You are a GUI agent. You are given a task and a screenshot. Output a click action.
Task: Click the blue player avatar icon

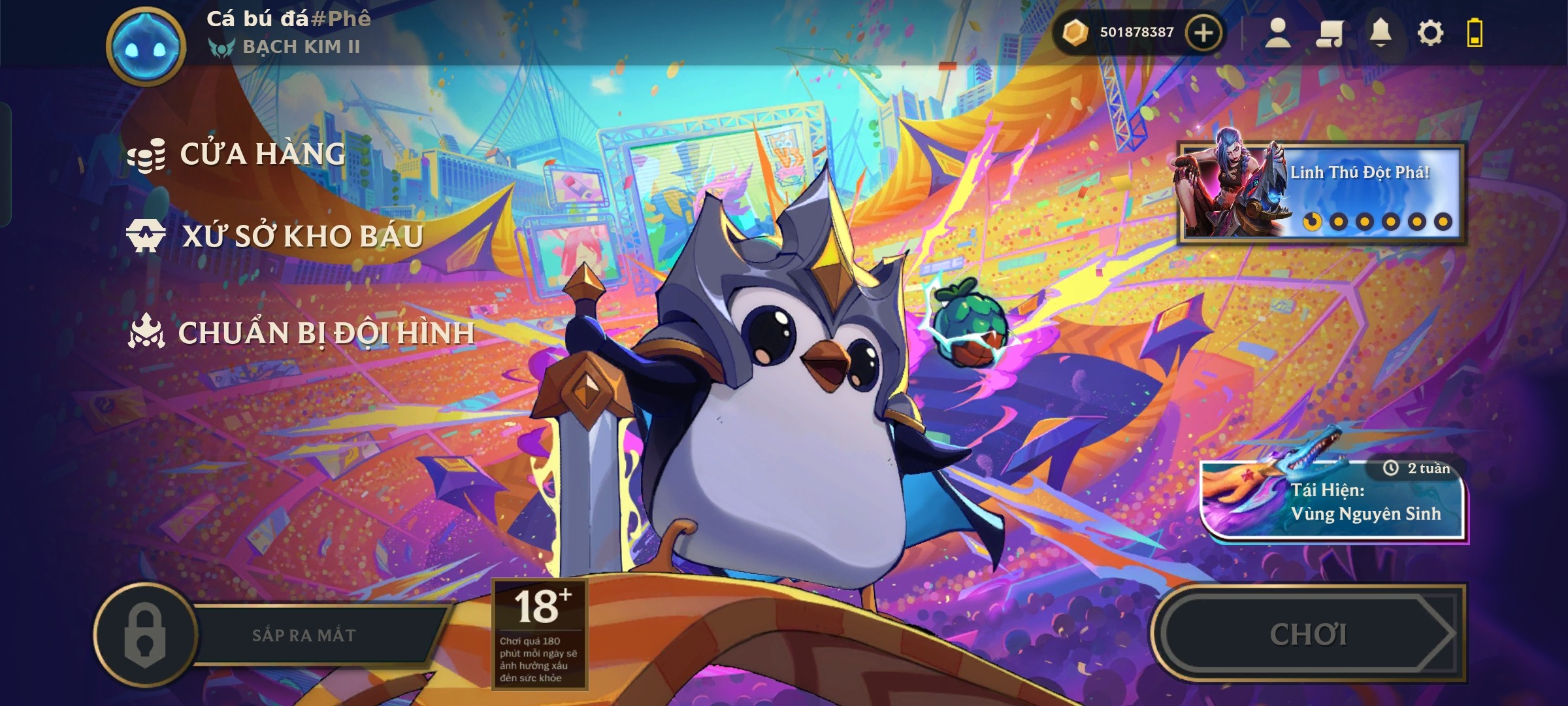click(x=146, y=46)
